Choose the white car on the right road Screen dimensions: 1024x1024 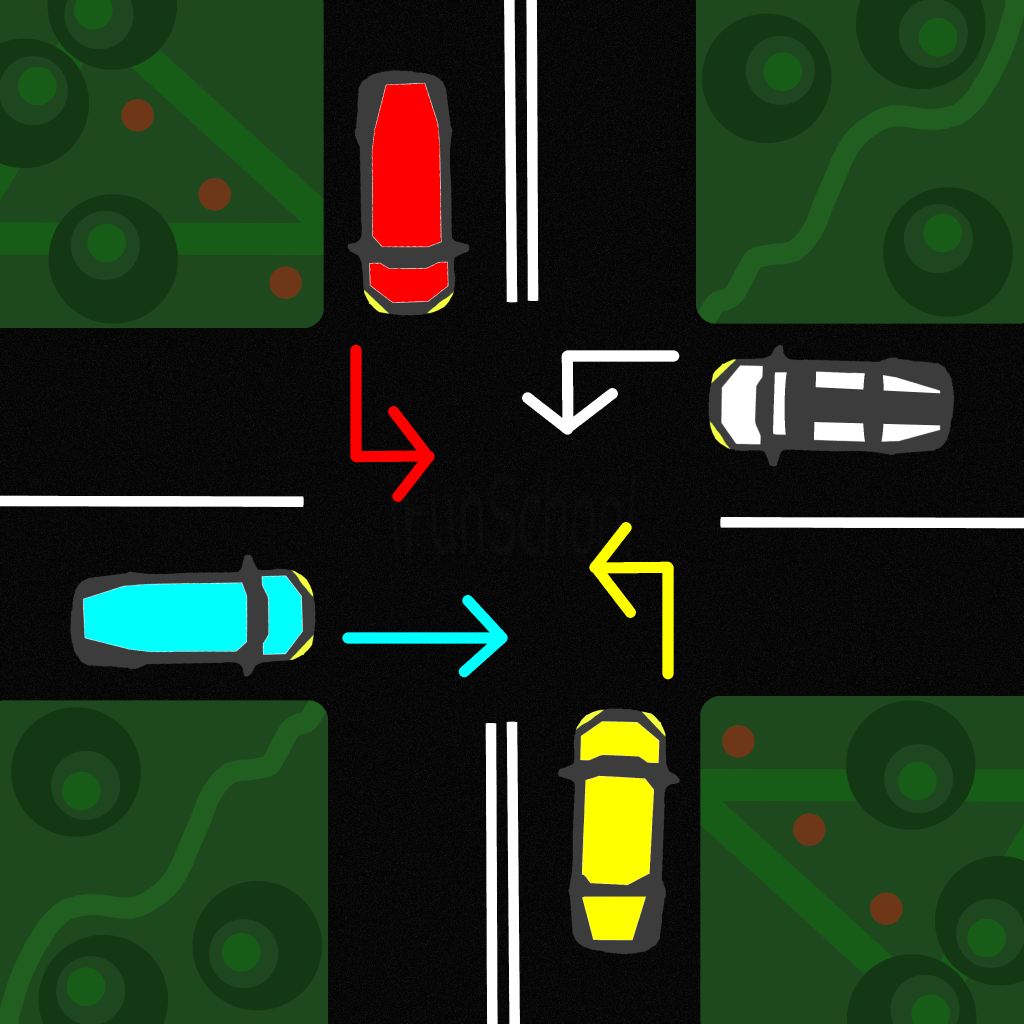830,405
